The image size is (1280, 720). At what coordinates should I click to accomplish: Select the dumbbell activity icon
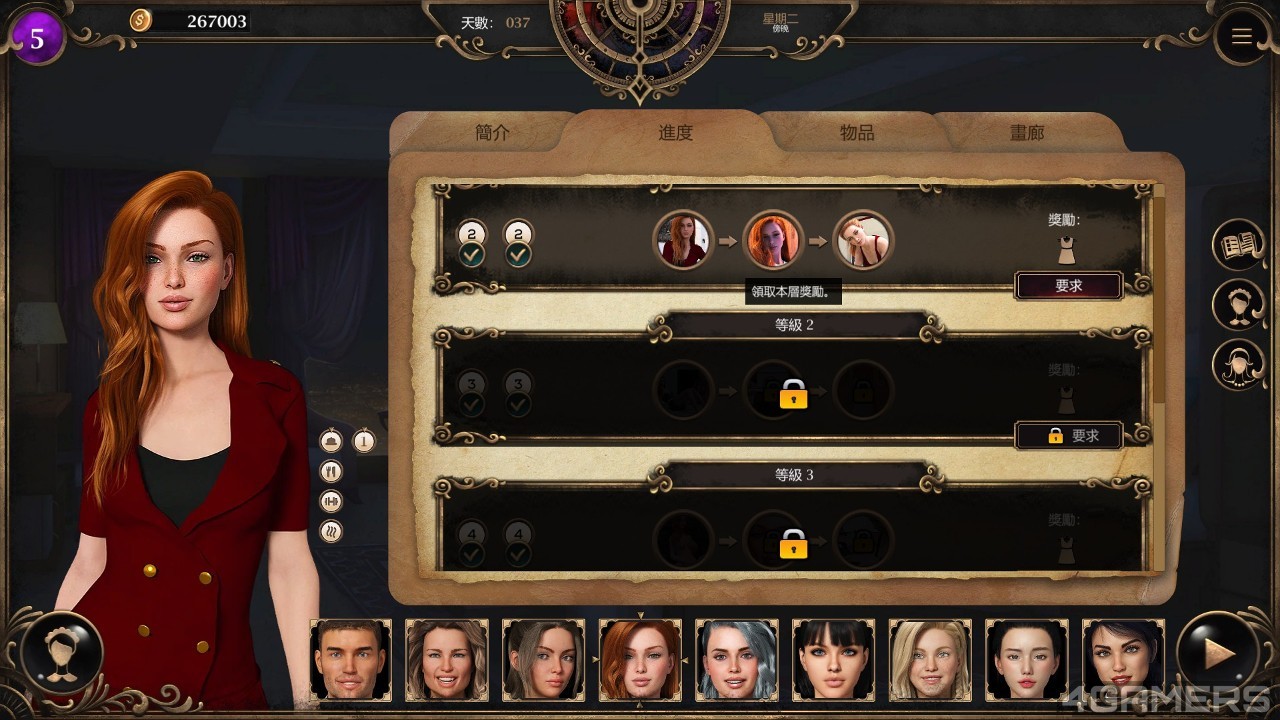331,501
